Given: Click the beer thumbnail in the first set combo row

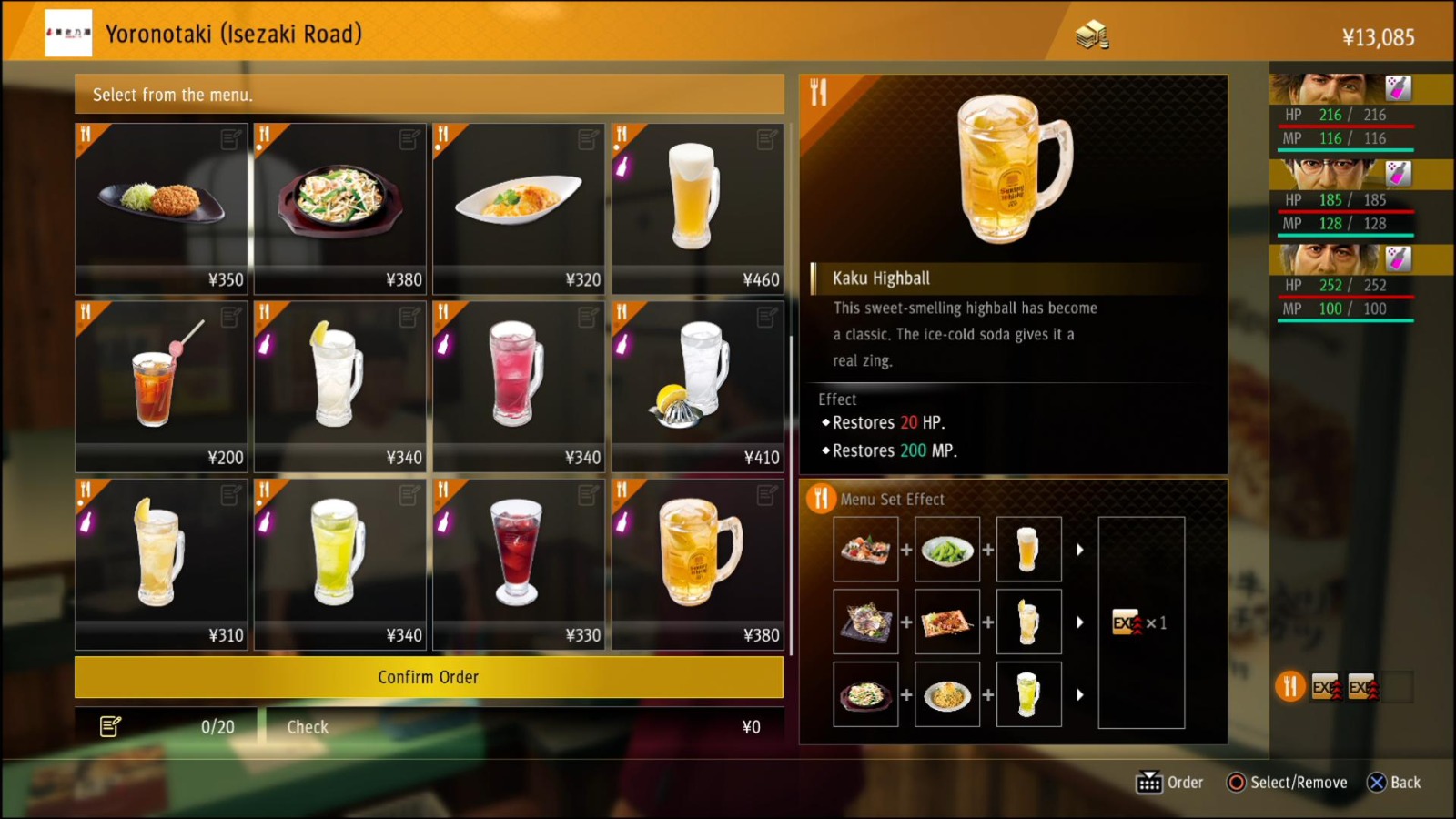Looking at the screenshot, I should pyautogui.click(x=1028, y=548).
